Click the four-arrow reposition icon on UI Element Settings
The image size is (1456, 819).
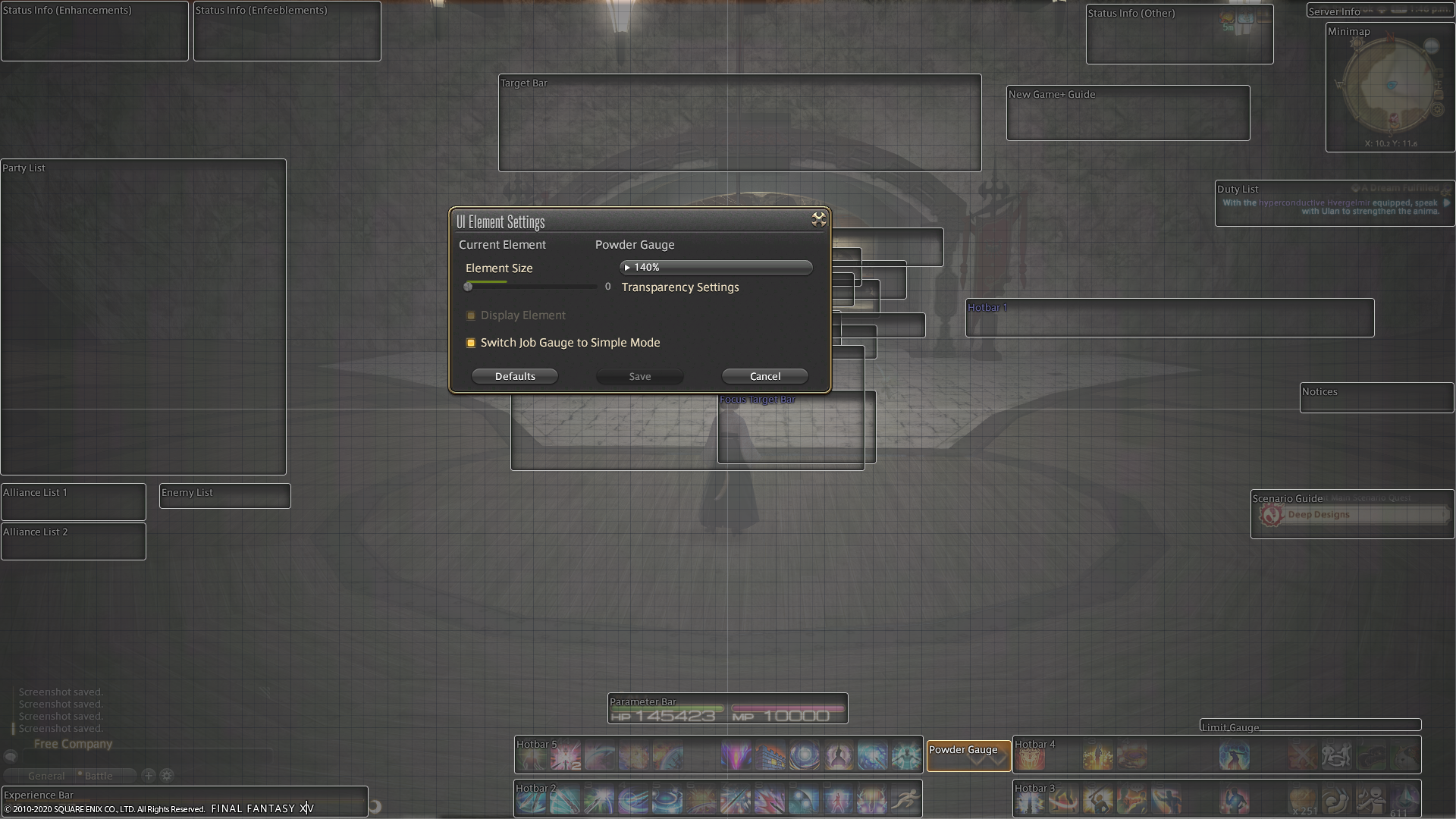click(x=819, y=220)
